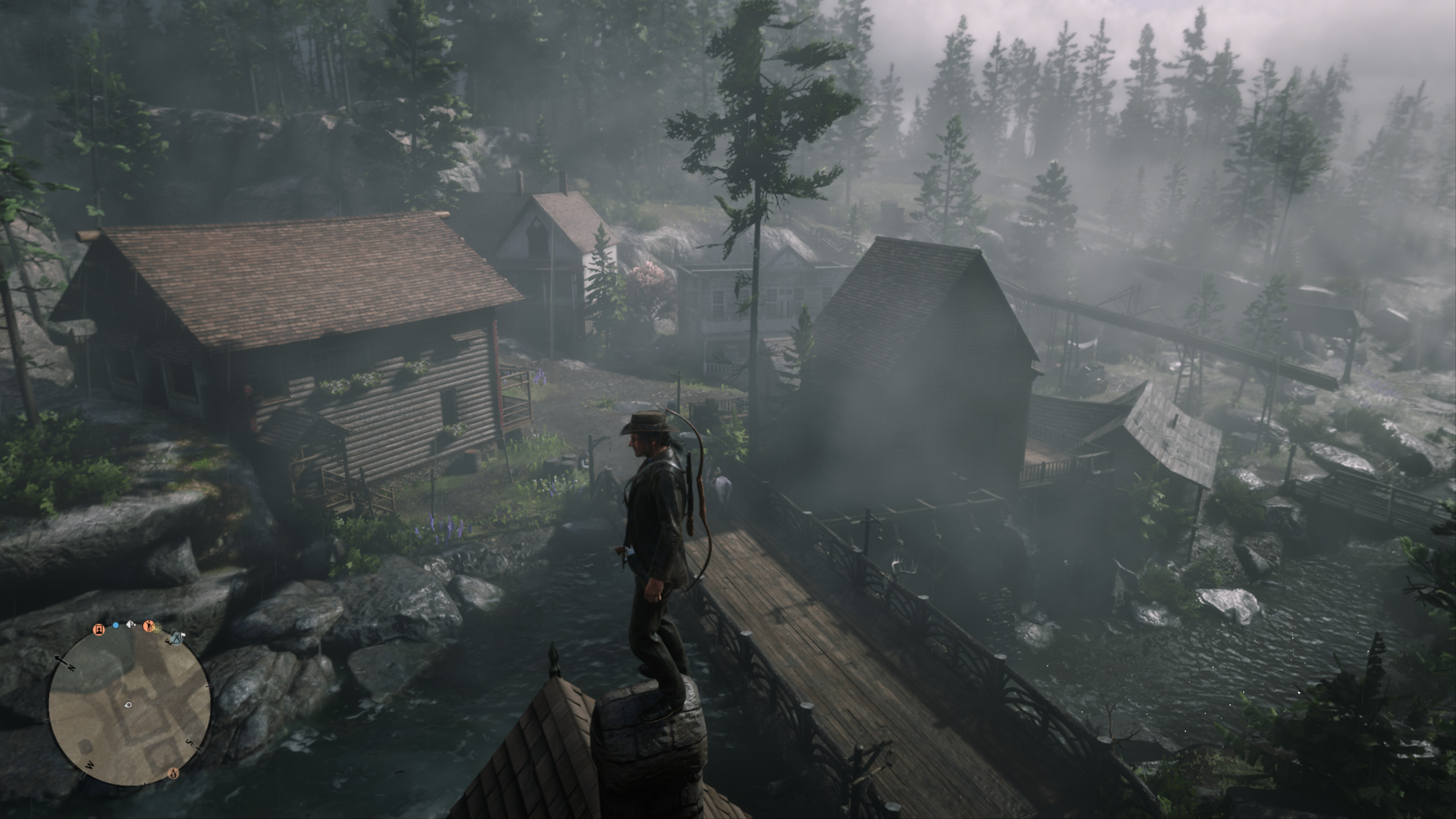Pick the blue dot marker on the minimap rim
The width and height of the screenshot is (1456, 819).
[x=116, y=626]
